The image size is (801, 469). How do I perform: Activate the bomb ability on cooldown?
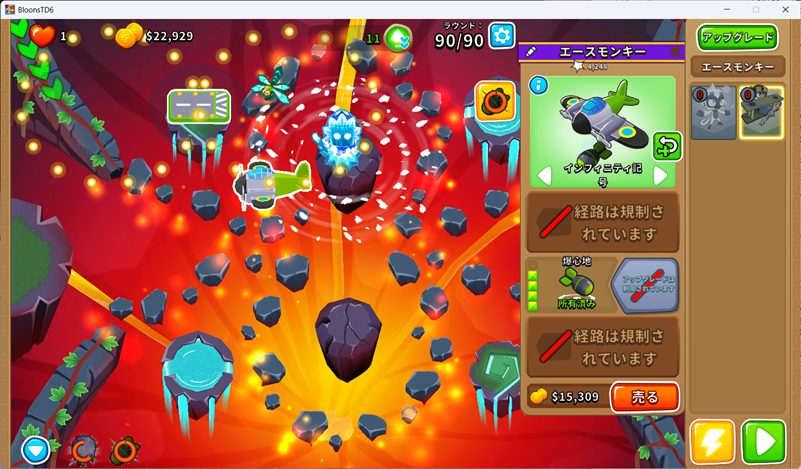click(125, 450)
